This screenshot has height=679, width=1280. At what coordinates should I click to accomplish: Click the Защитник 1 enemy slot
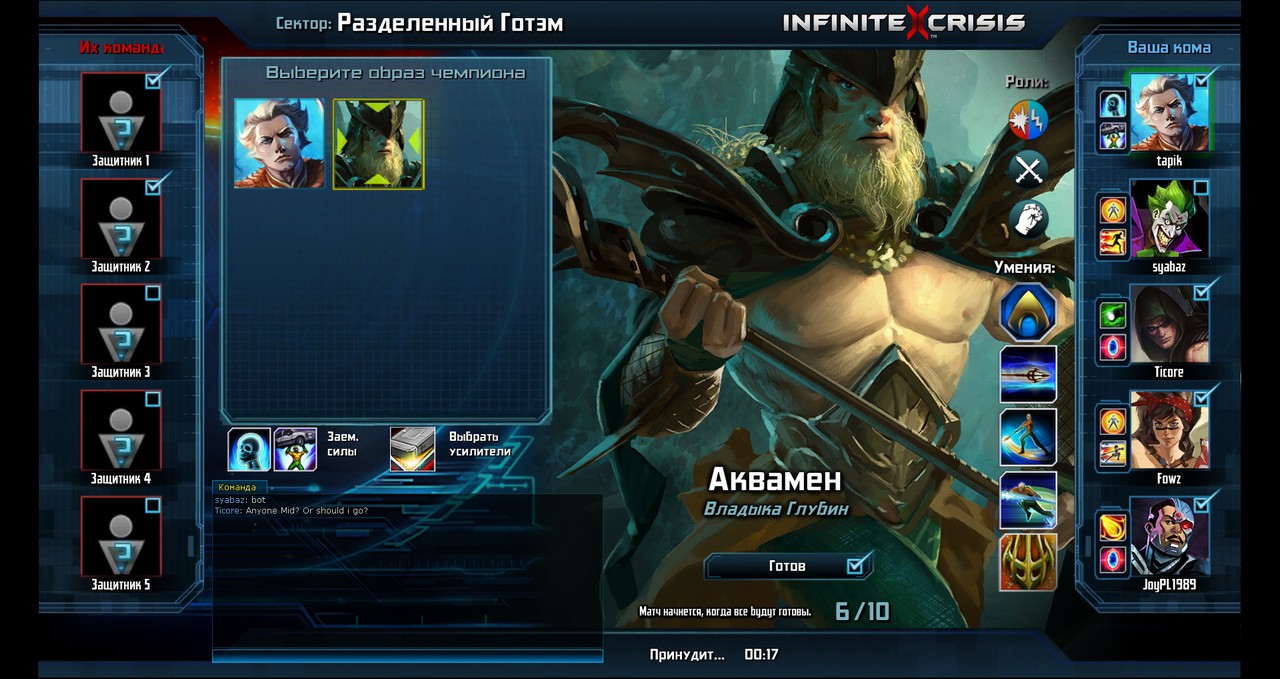[x=120, y=112]
